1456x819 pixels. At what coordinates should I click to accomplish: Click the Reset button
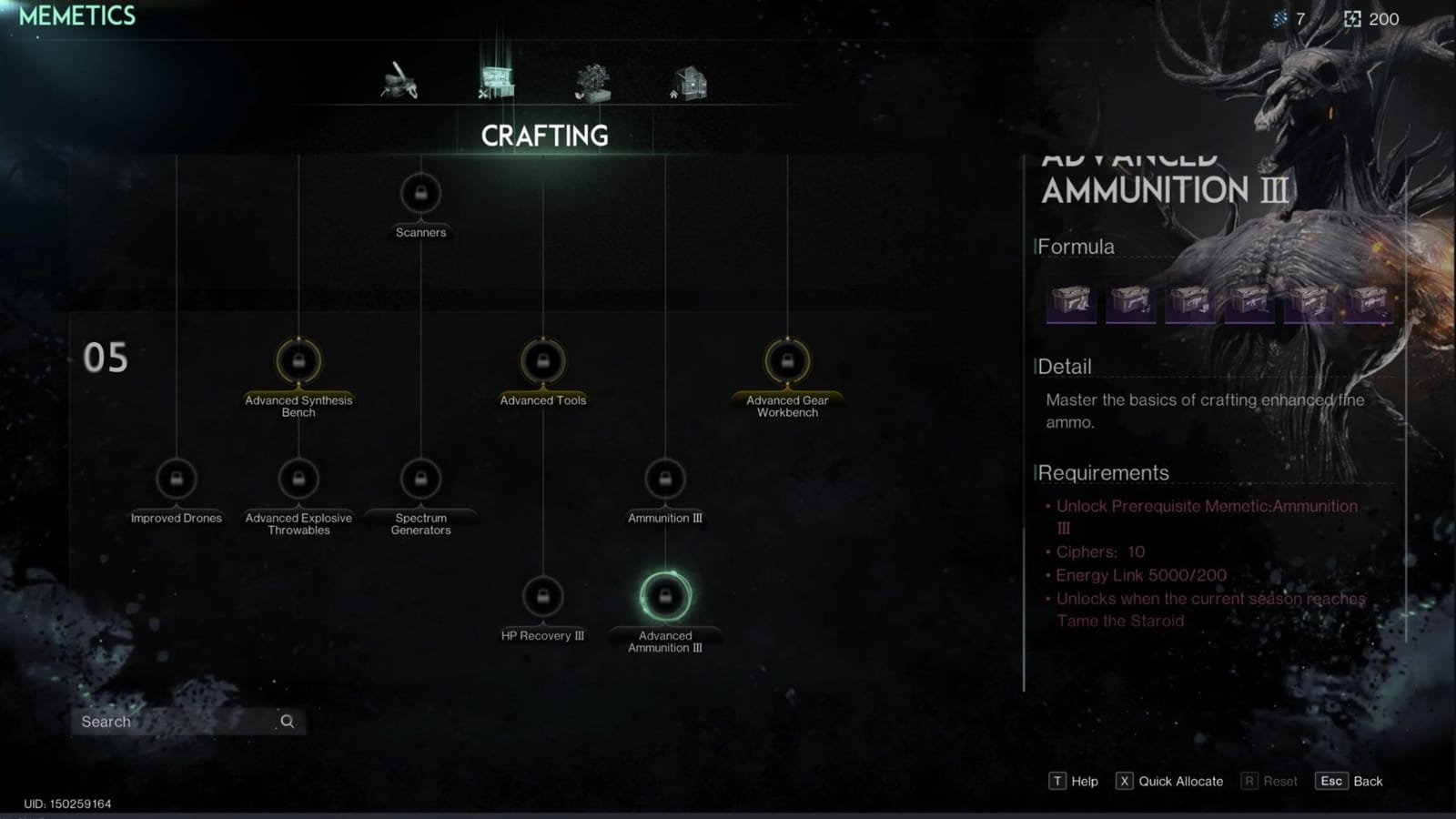coord(1269,781)
